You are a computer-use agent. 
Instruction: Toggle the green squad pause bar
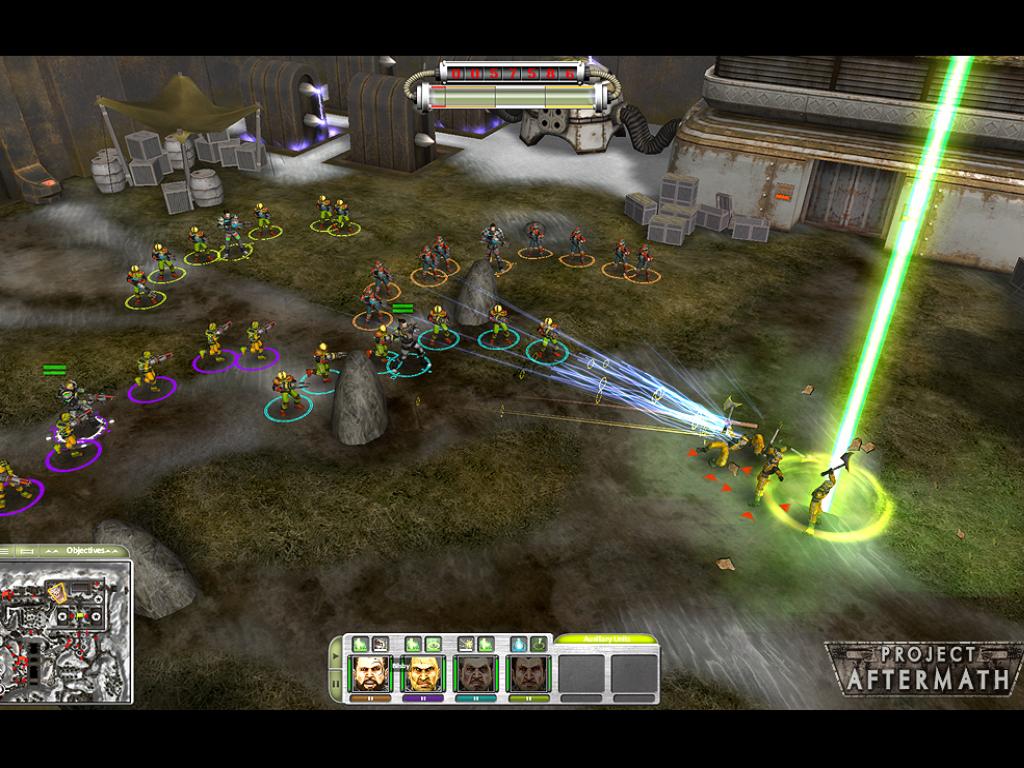pos(527,697)
